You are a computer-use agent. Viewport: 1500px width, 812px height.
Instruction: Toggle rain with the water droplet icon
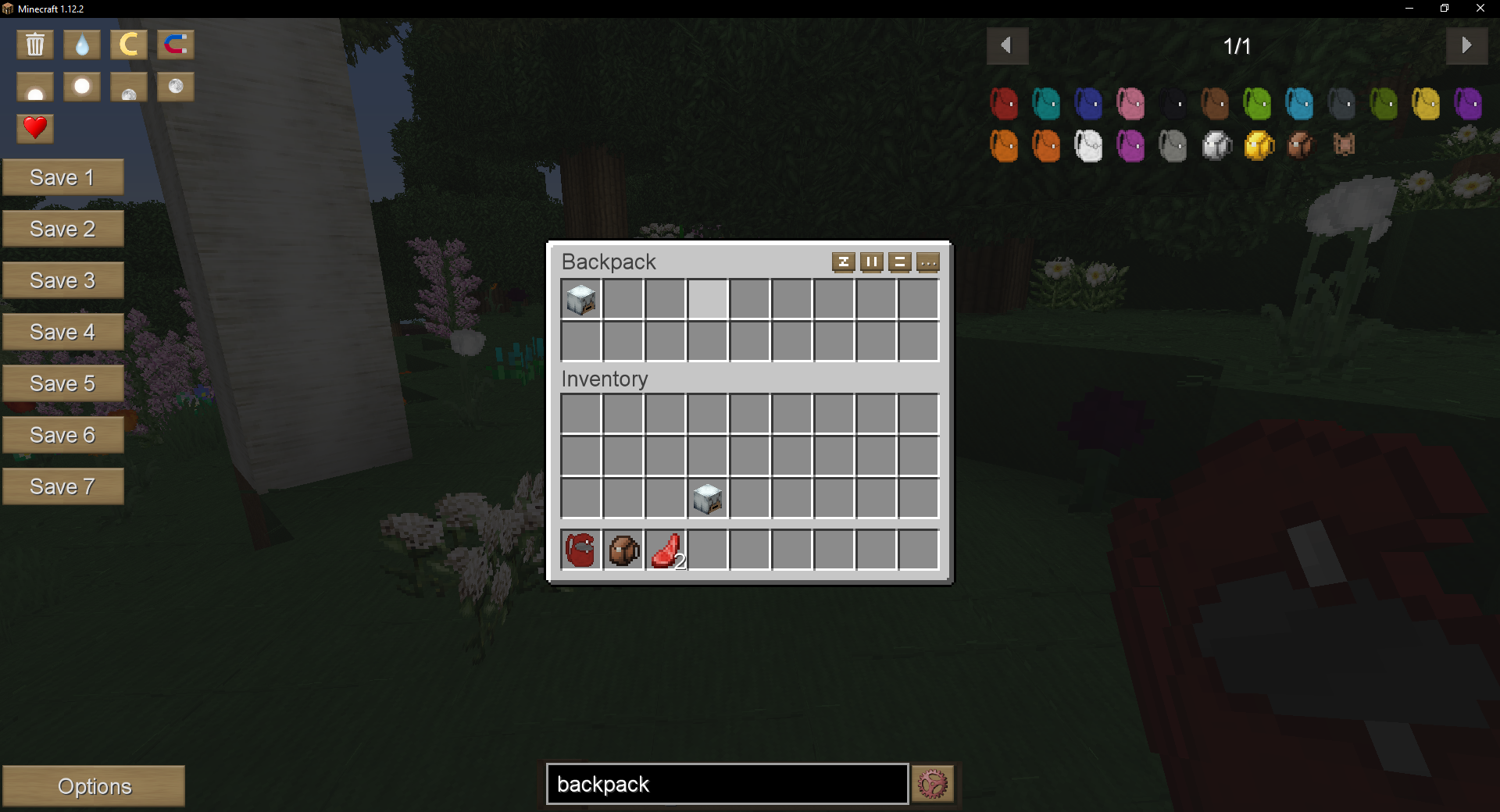(81, 45)
